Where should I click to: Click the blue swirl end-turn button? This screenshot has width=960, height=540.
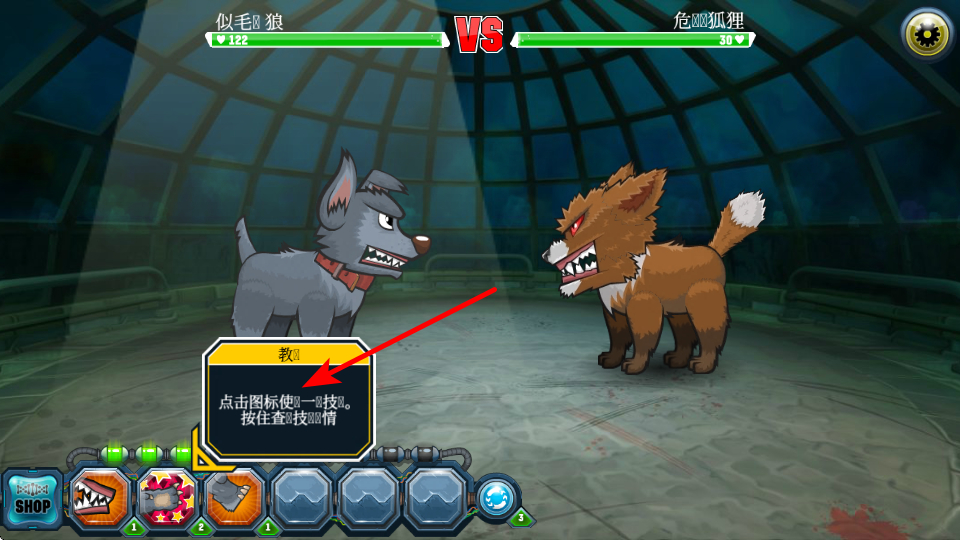[496, 498]
